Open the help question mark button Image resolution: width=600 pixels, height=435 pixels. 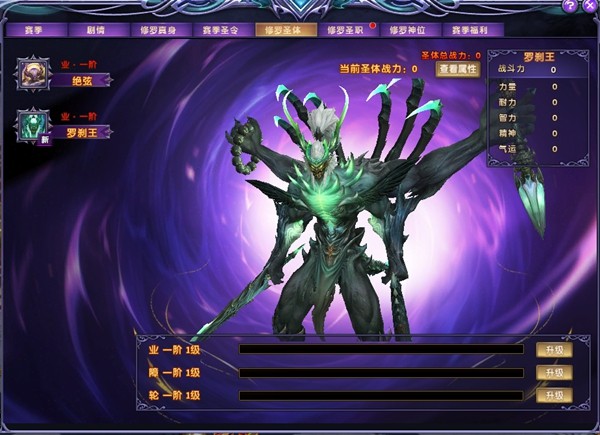[x=570, y=6]
